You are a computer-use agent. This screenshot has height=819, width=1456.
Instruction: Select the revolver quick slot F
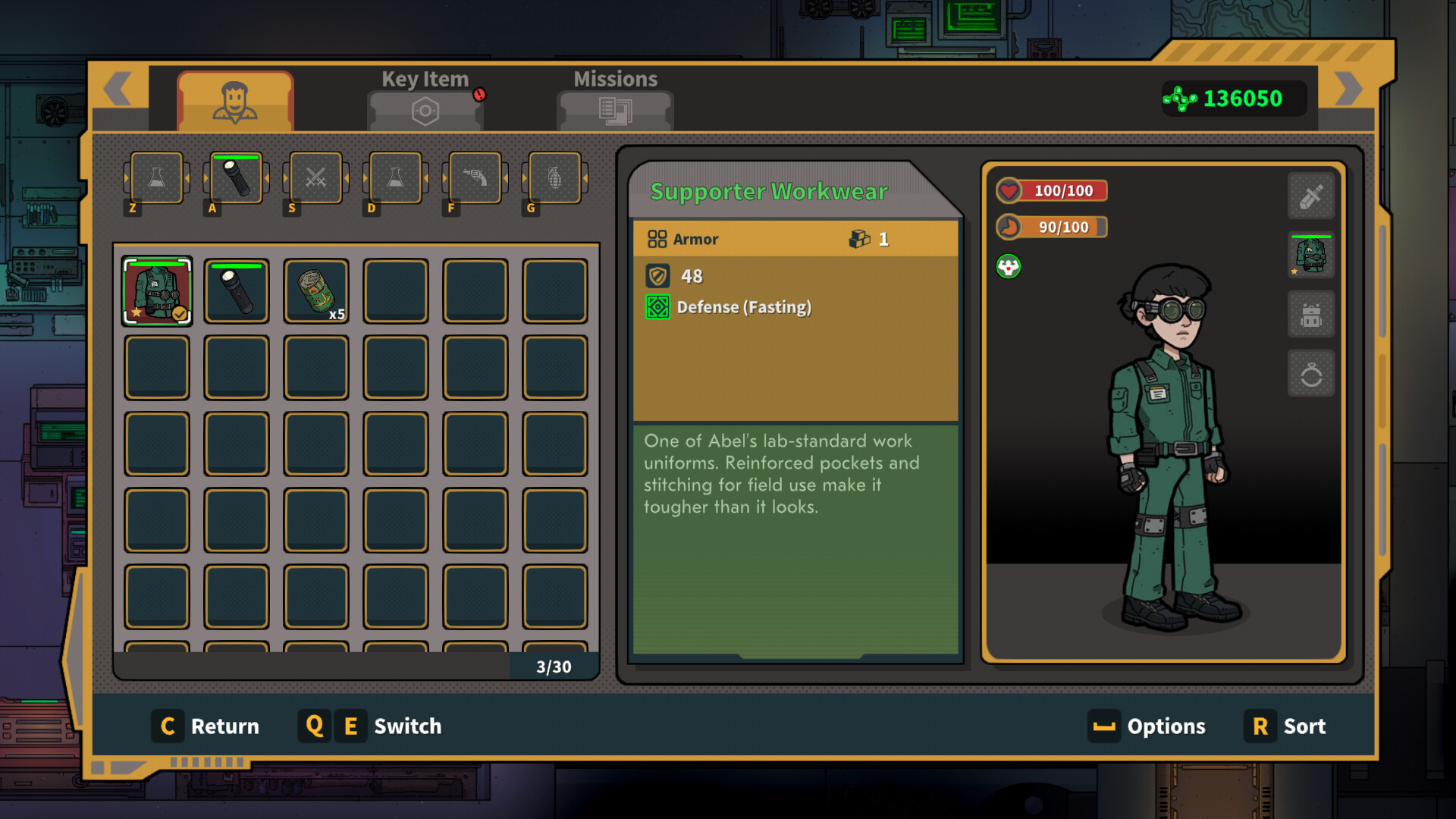click(x=475, y=178)
